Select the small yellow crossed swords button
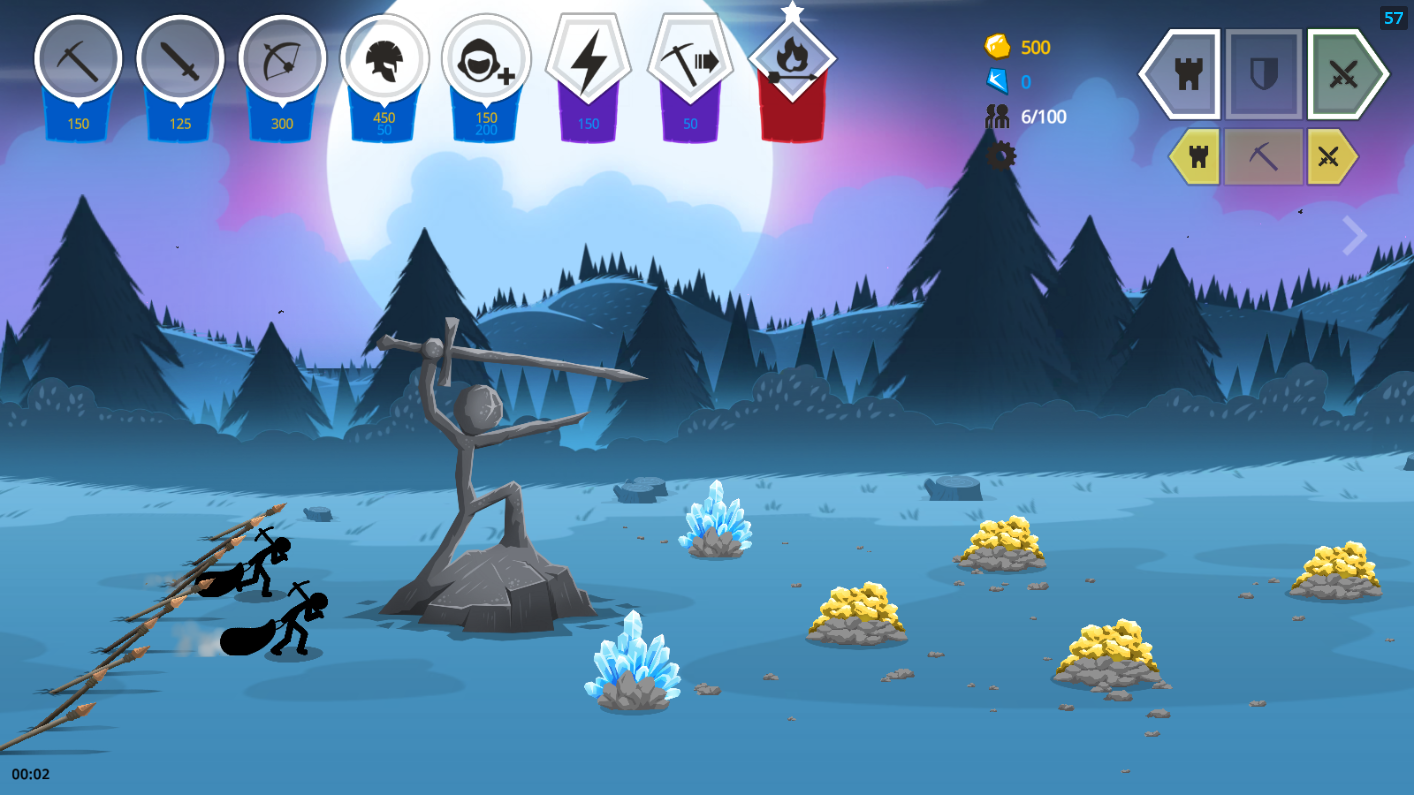 click(x=1330, y=157)
